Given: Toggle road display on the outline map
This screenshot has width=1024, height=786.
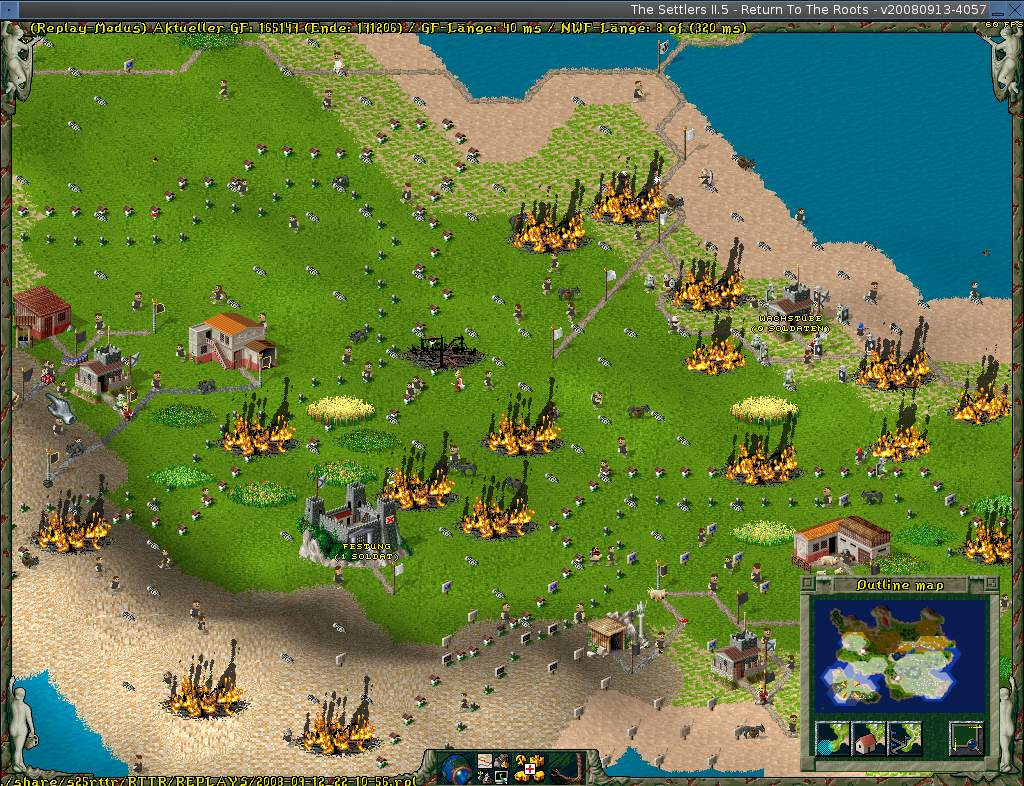Looking at the screenshot, I should [903, 739].
